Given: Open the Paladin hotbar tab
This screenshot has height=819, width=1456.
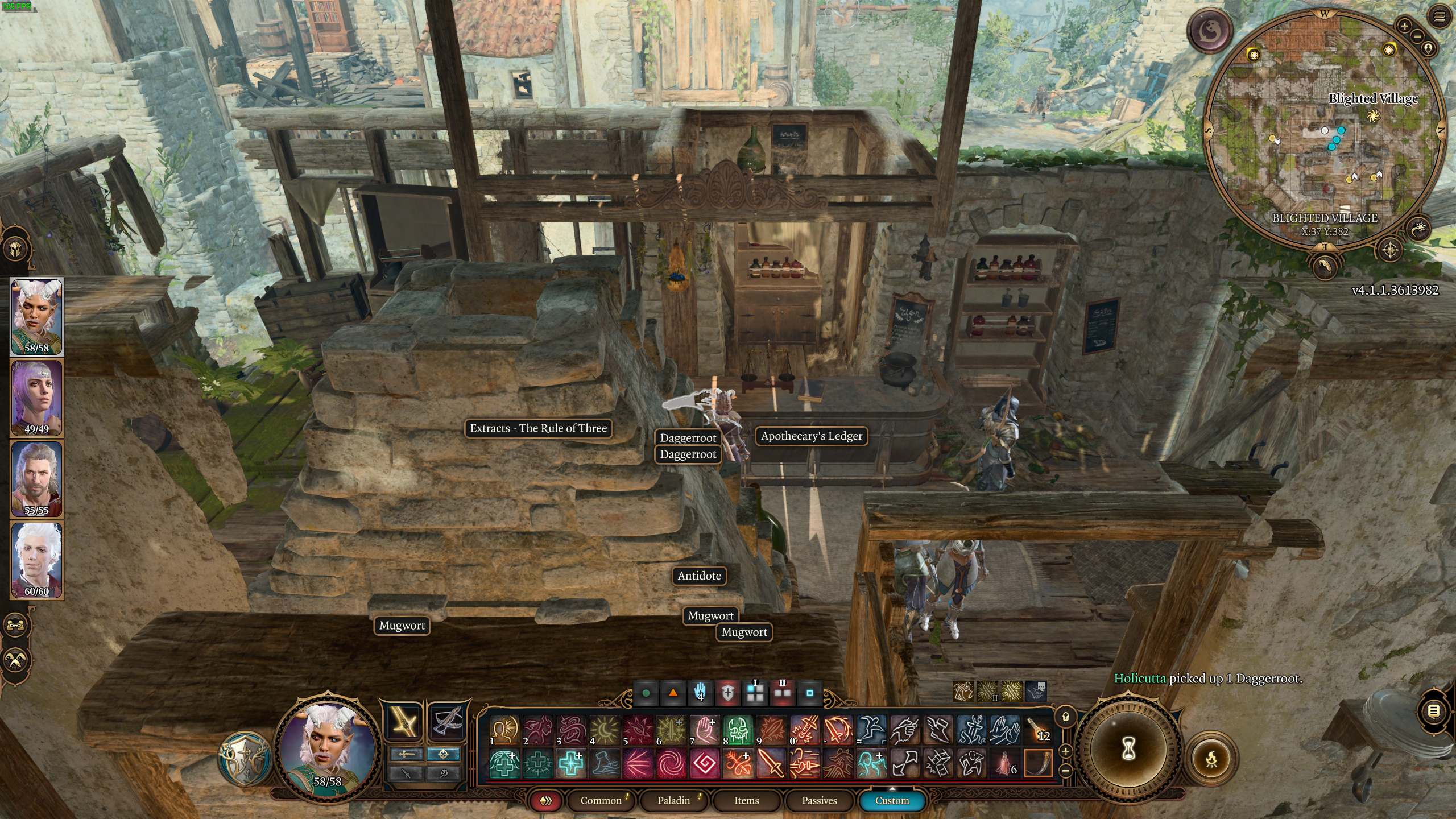Looking at the screenshot, I should click(x=673, y=800).
